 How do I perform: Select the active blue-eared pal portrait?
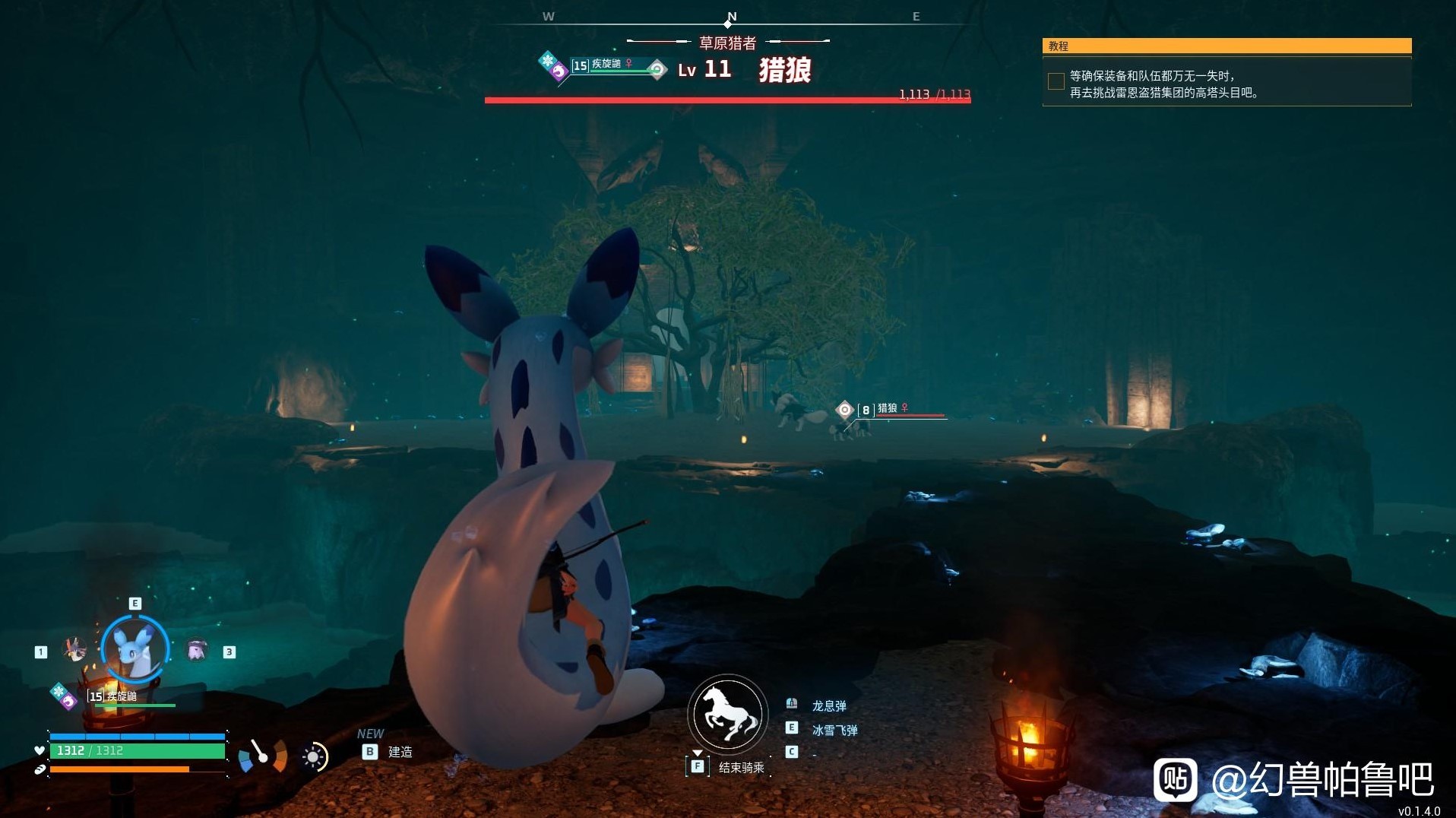(135, 650)
